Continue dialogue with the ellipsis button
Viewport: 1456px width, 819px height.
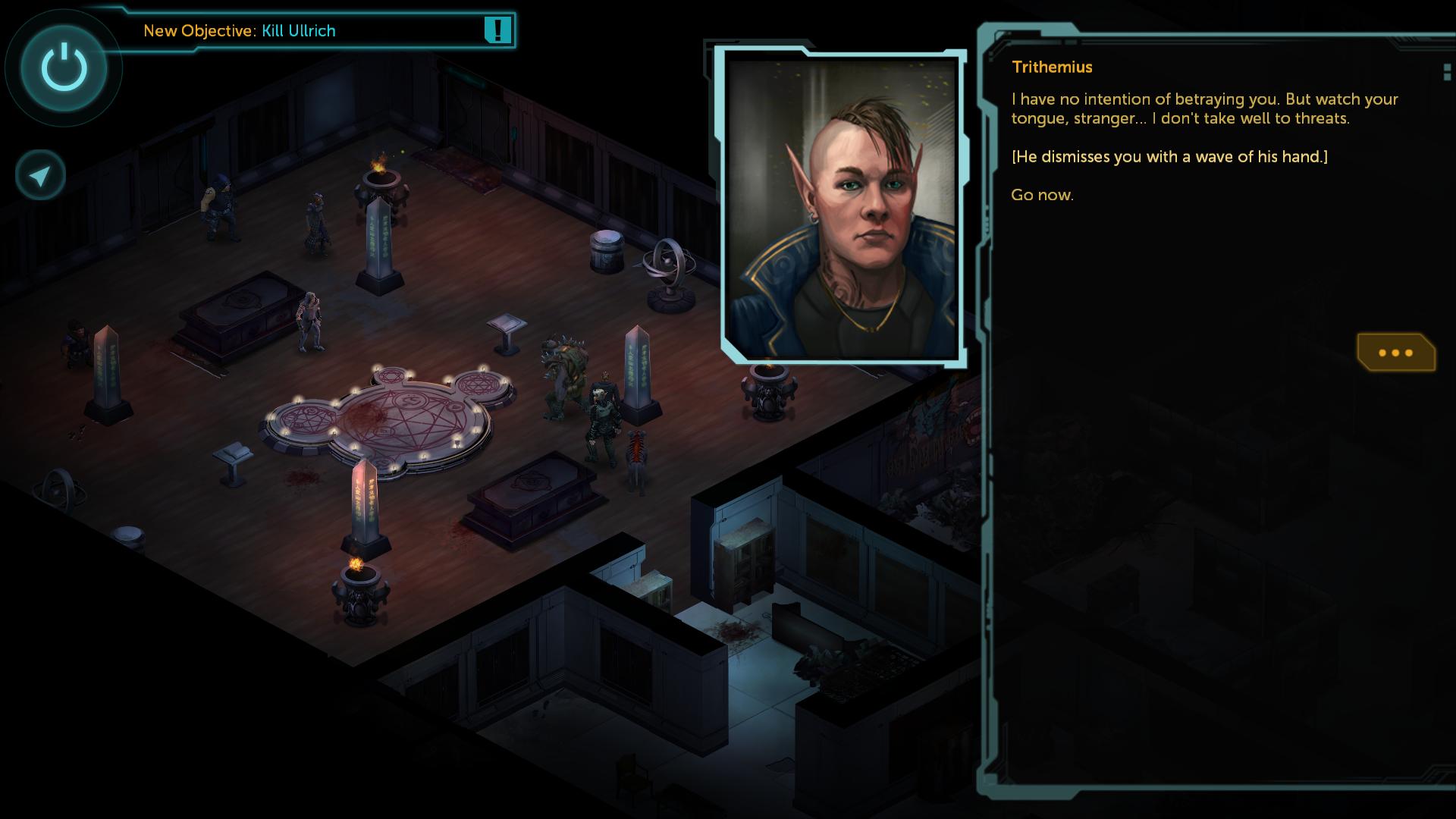click(1395, 353)
